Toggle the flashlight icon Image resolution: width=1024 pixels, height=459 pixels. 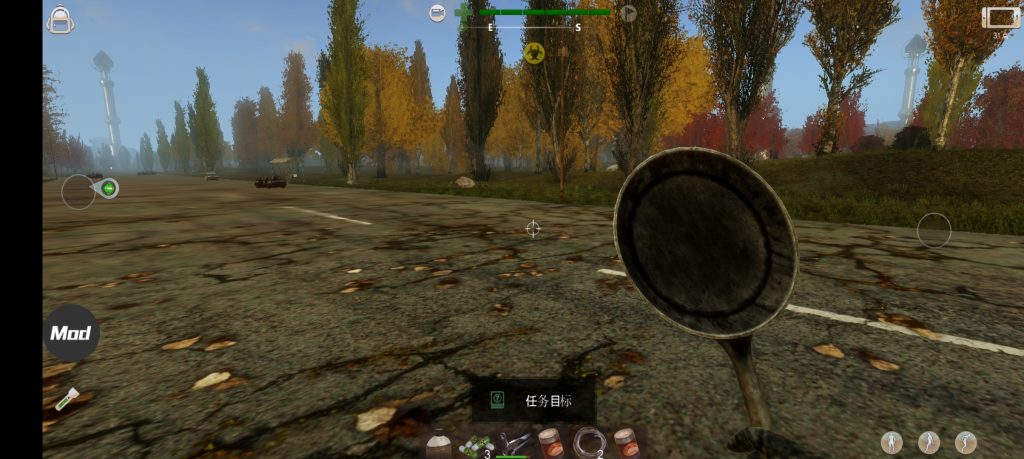[x=64, y=399]
